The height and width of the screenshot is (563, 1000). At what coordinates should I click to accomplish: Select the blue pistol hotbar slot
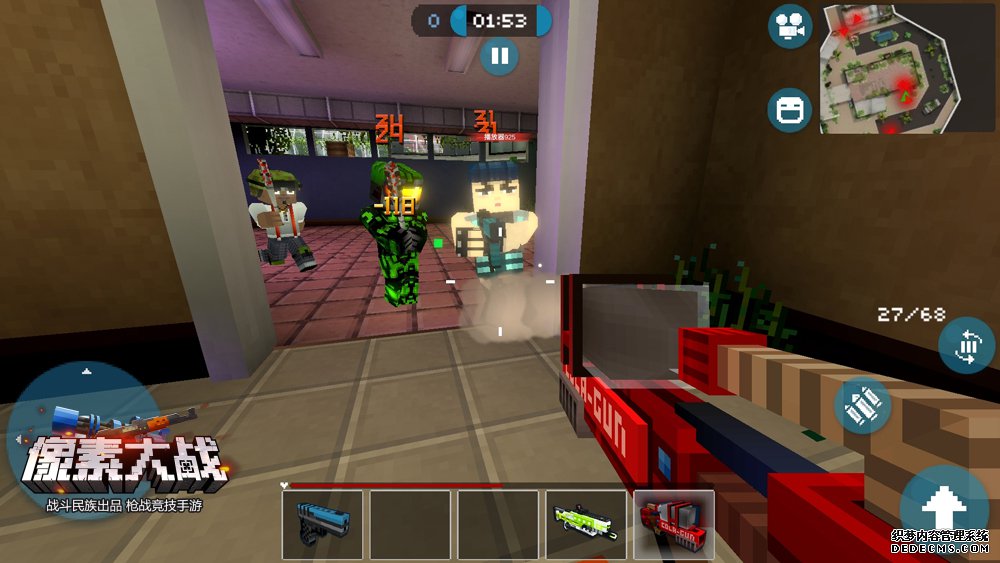(322, 524)
